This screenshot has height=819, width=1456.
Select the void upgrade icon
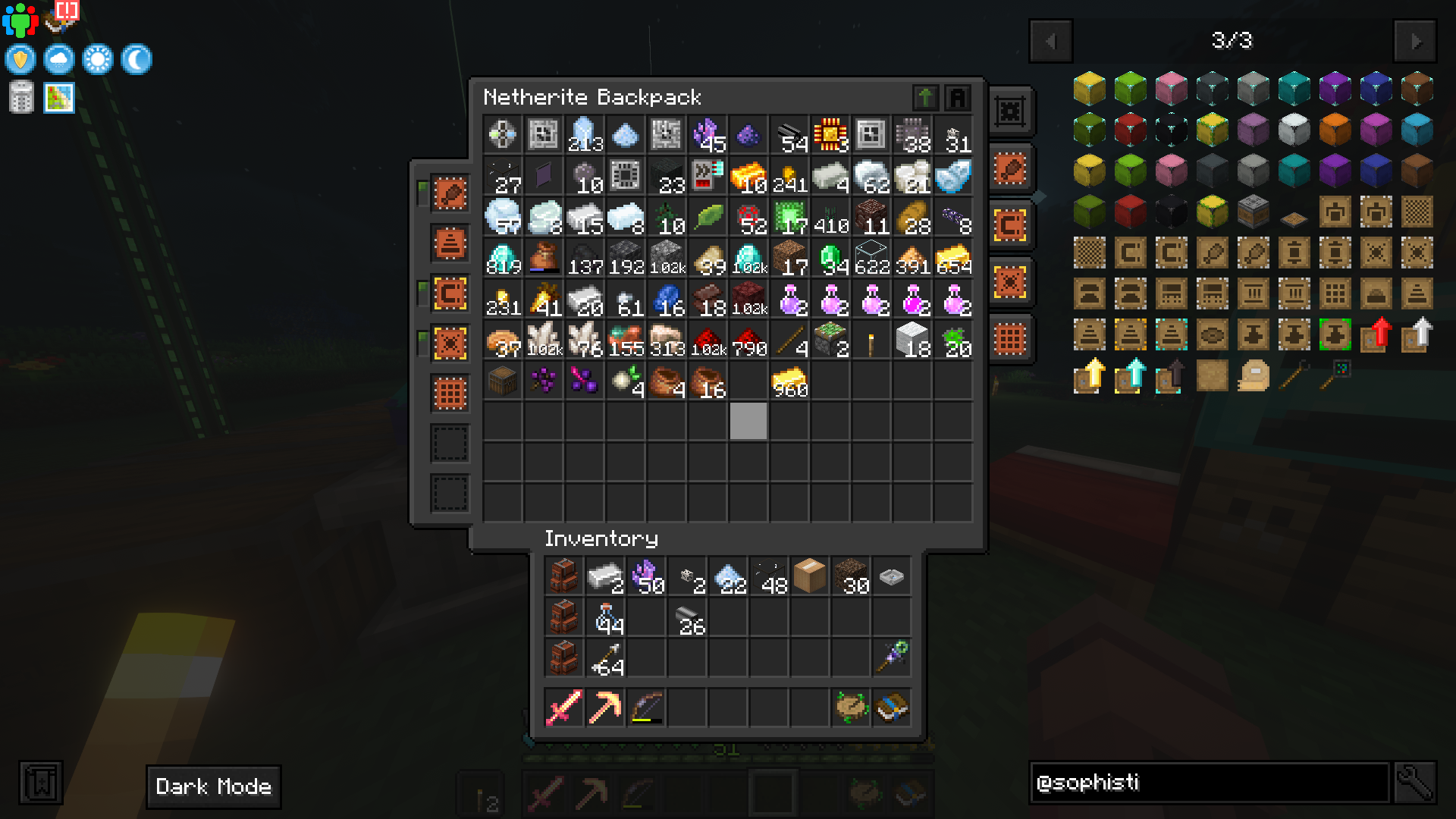click(450, 341)
